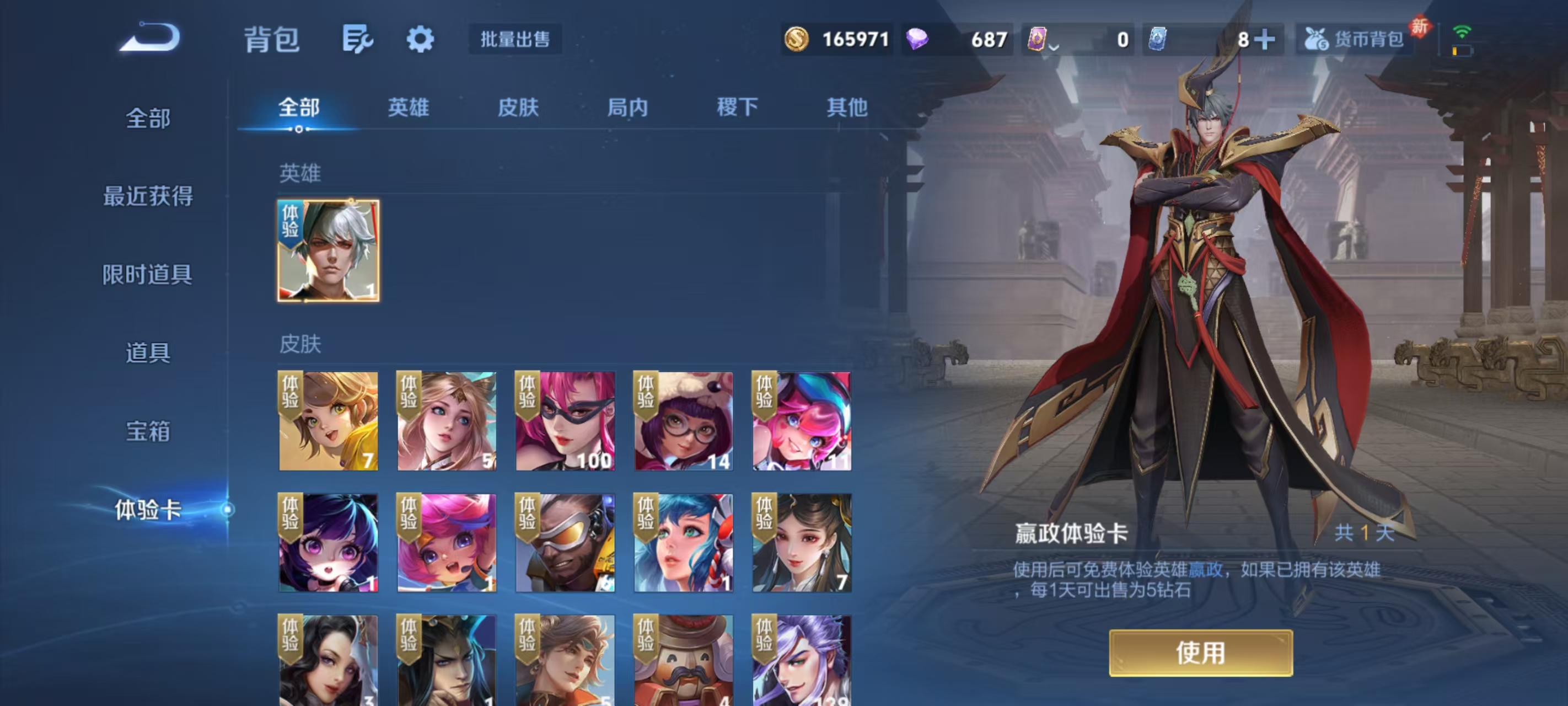Open the settings gear icon
1568x706 pixels.
pos(421,39)
